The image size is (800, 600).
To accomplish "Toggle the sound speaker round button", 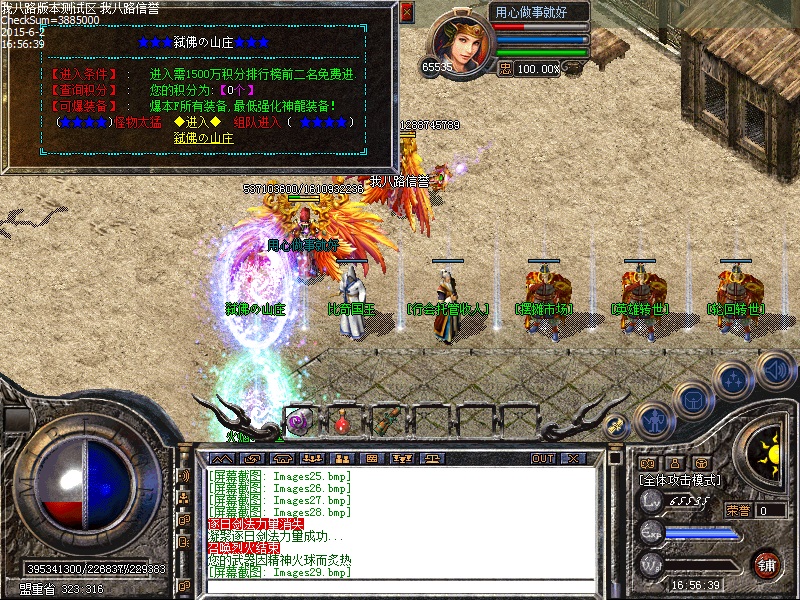I will coord(775,369).
